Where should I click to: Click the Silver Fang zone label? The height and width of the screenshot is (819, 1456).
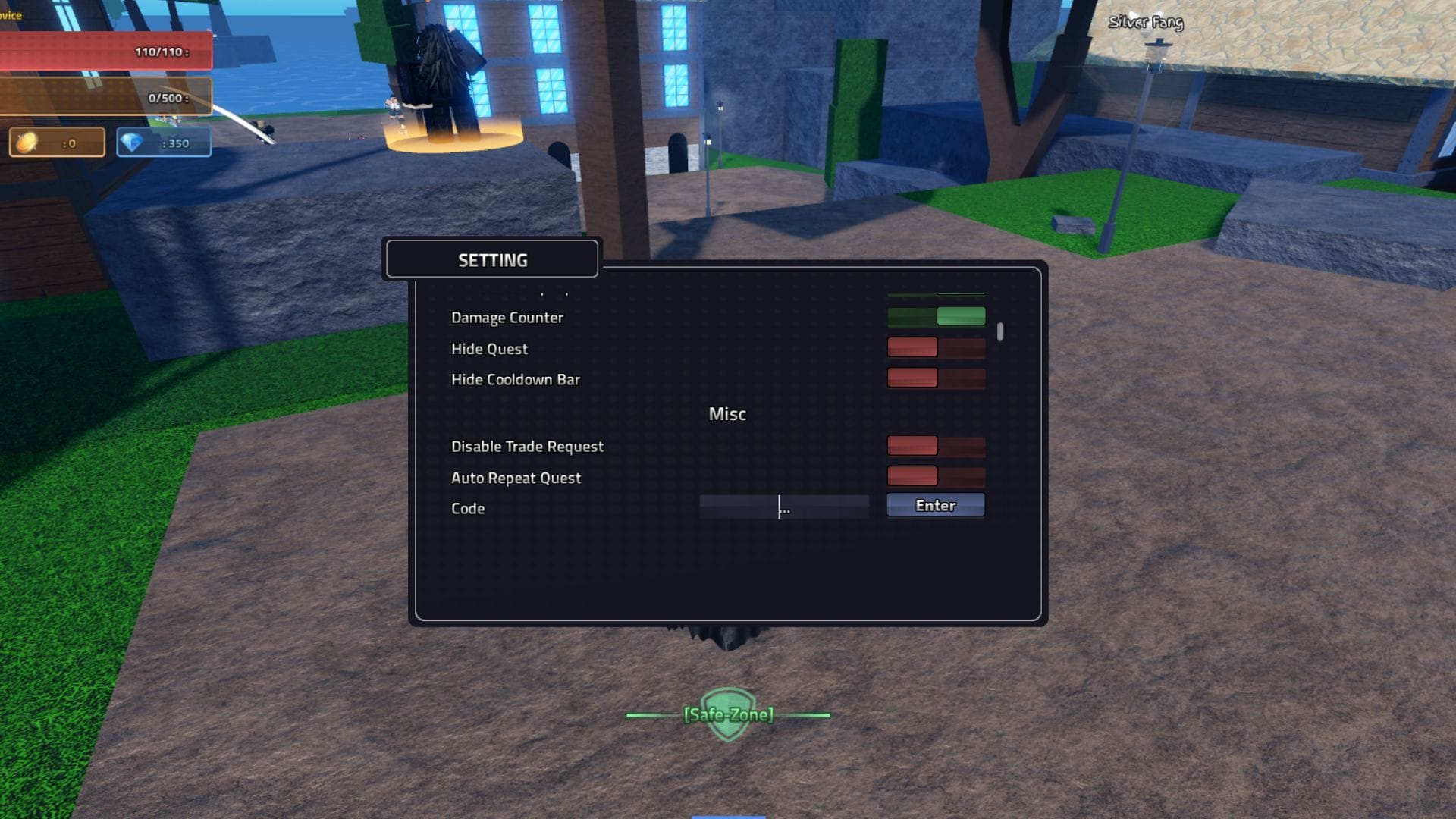point(1145,23)
